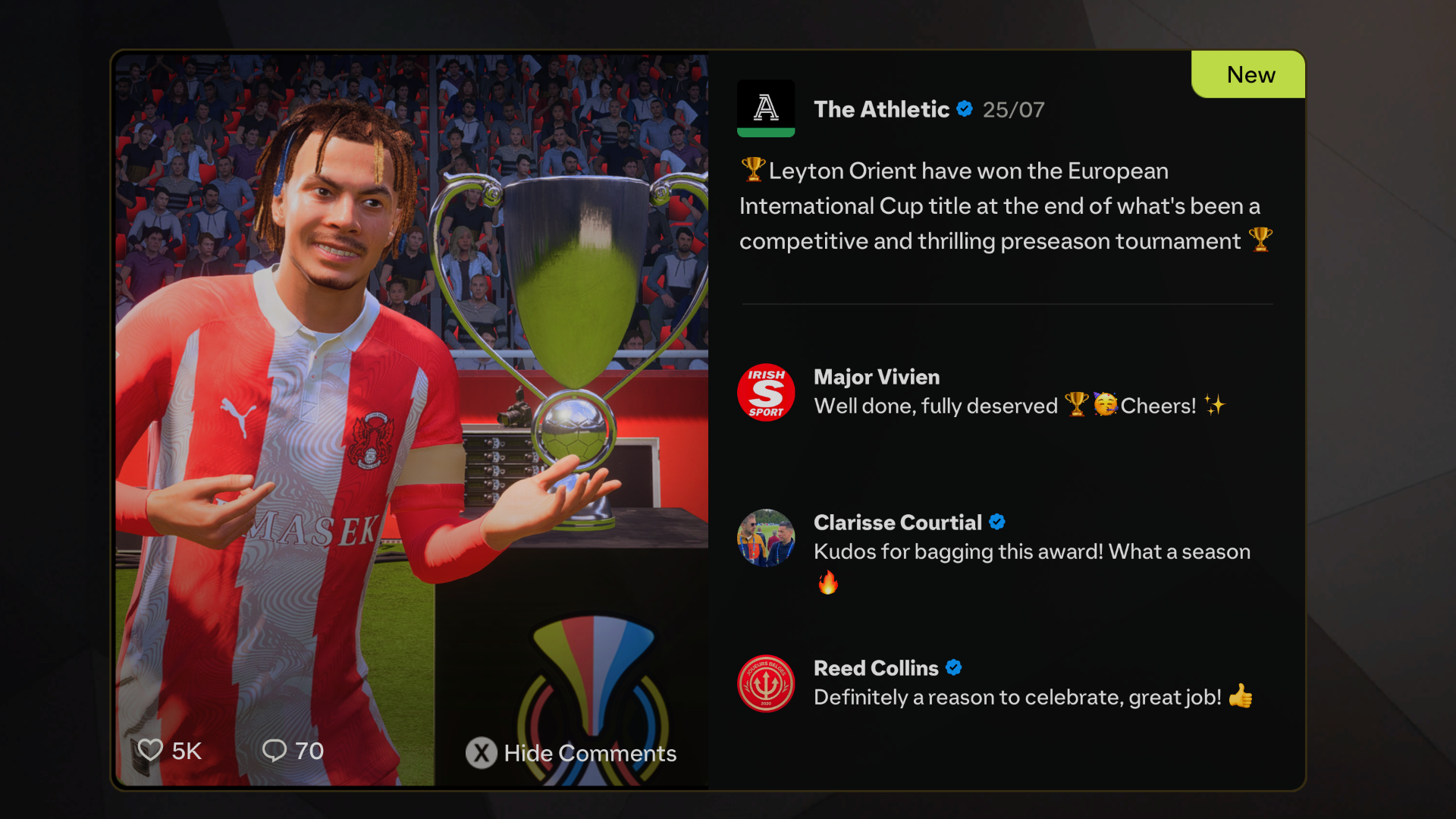Click Reed Collins's red club badge avatar
This screenshot has height=819, width=1456.
point(766,683)
